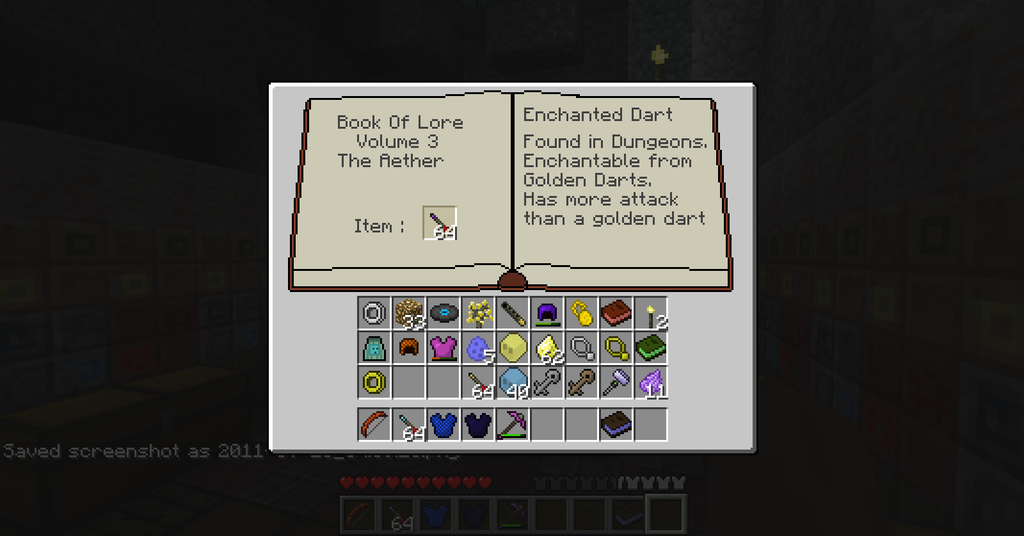The height and width of the screenshot is (536, 1024).
Task: Select the hammer in the inventory
Action: (615, 381)
